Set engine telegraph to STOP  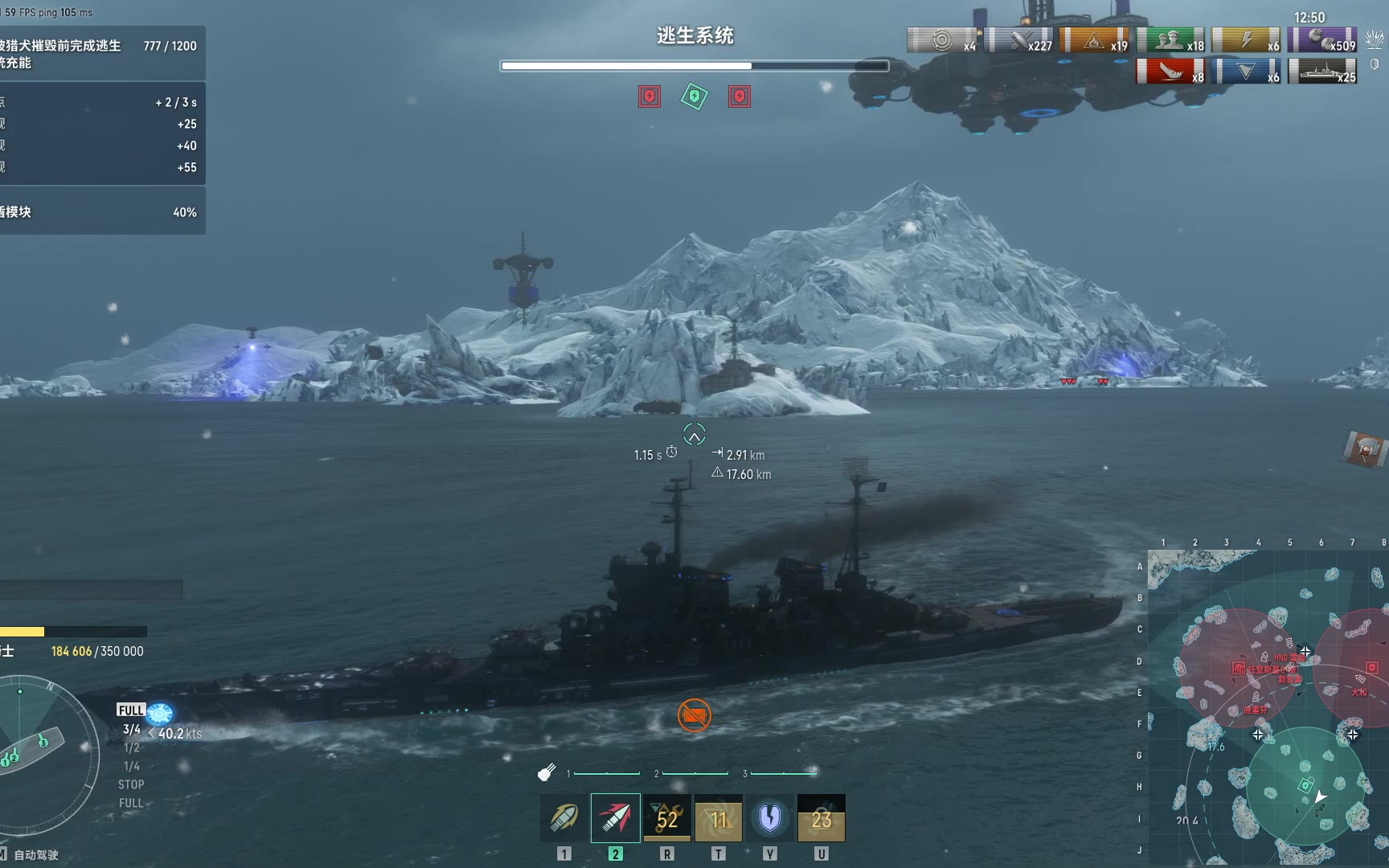(131, 784)
